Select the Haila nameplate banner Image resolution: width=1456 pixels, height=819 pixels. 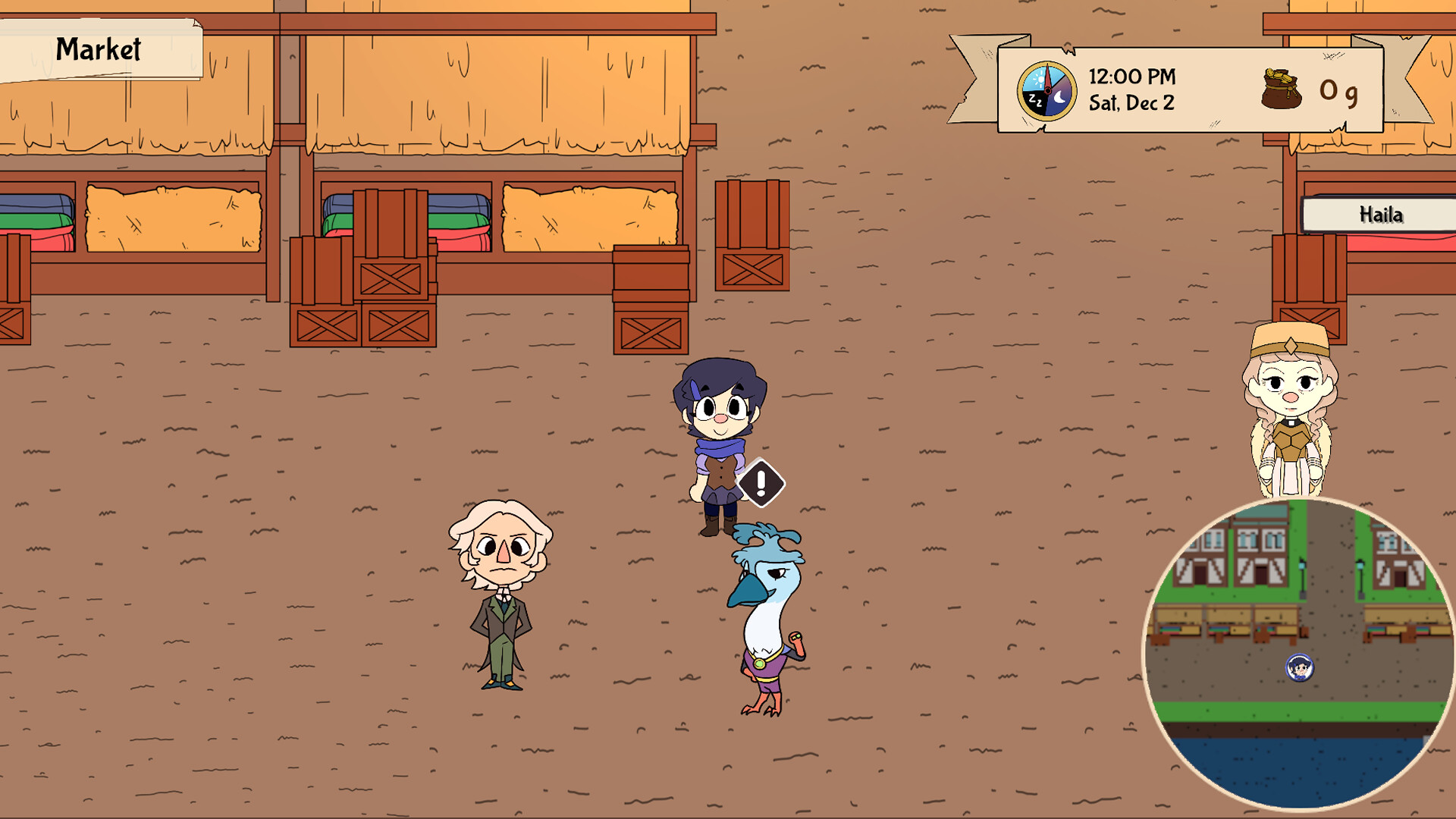tap(1381, 215)
